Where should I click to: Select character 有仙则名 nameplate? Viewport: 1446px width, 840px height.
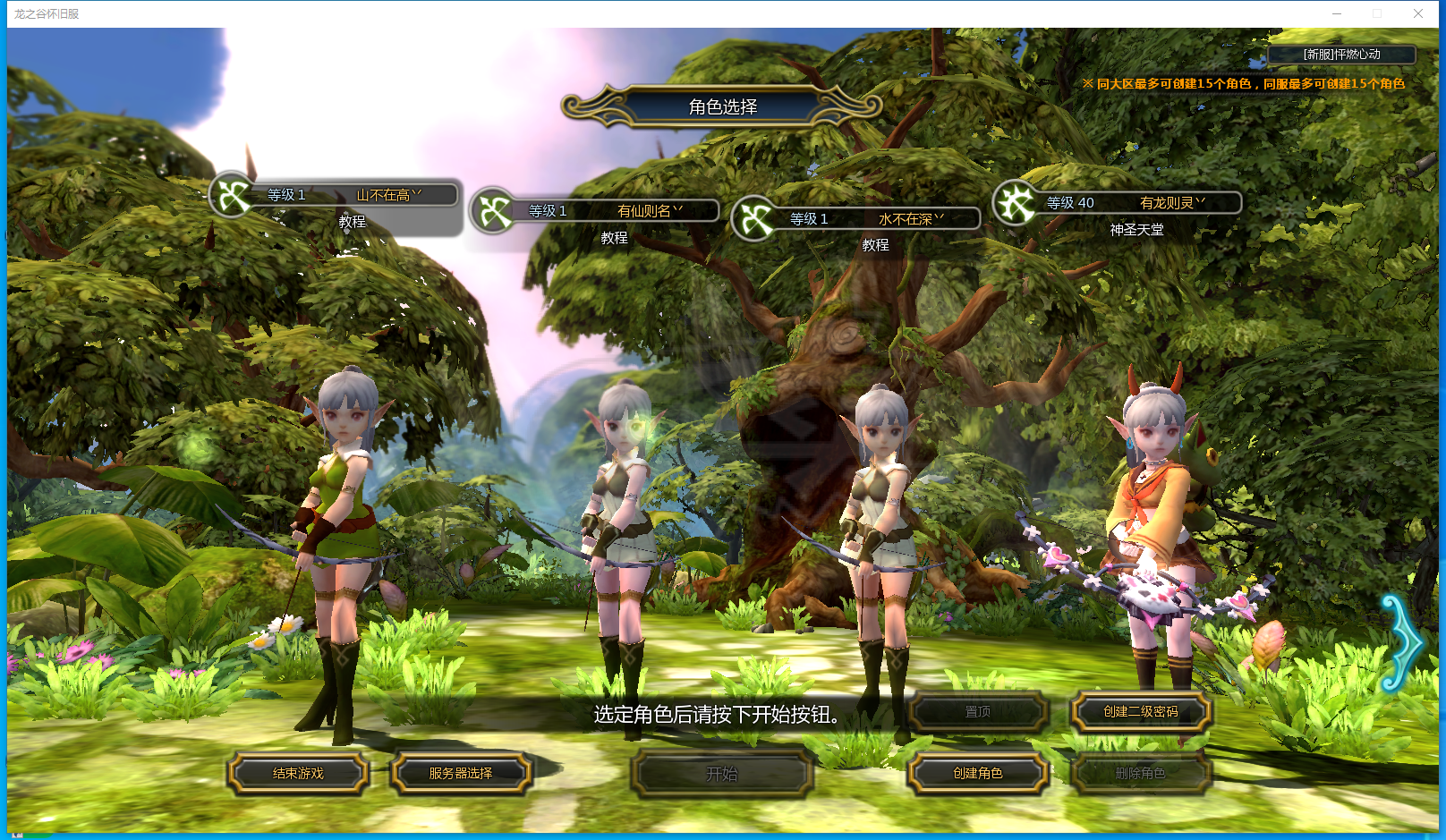tap(617, 211)
